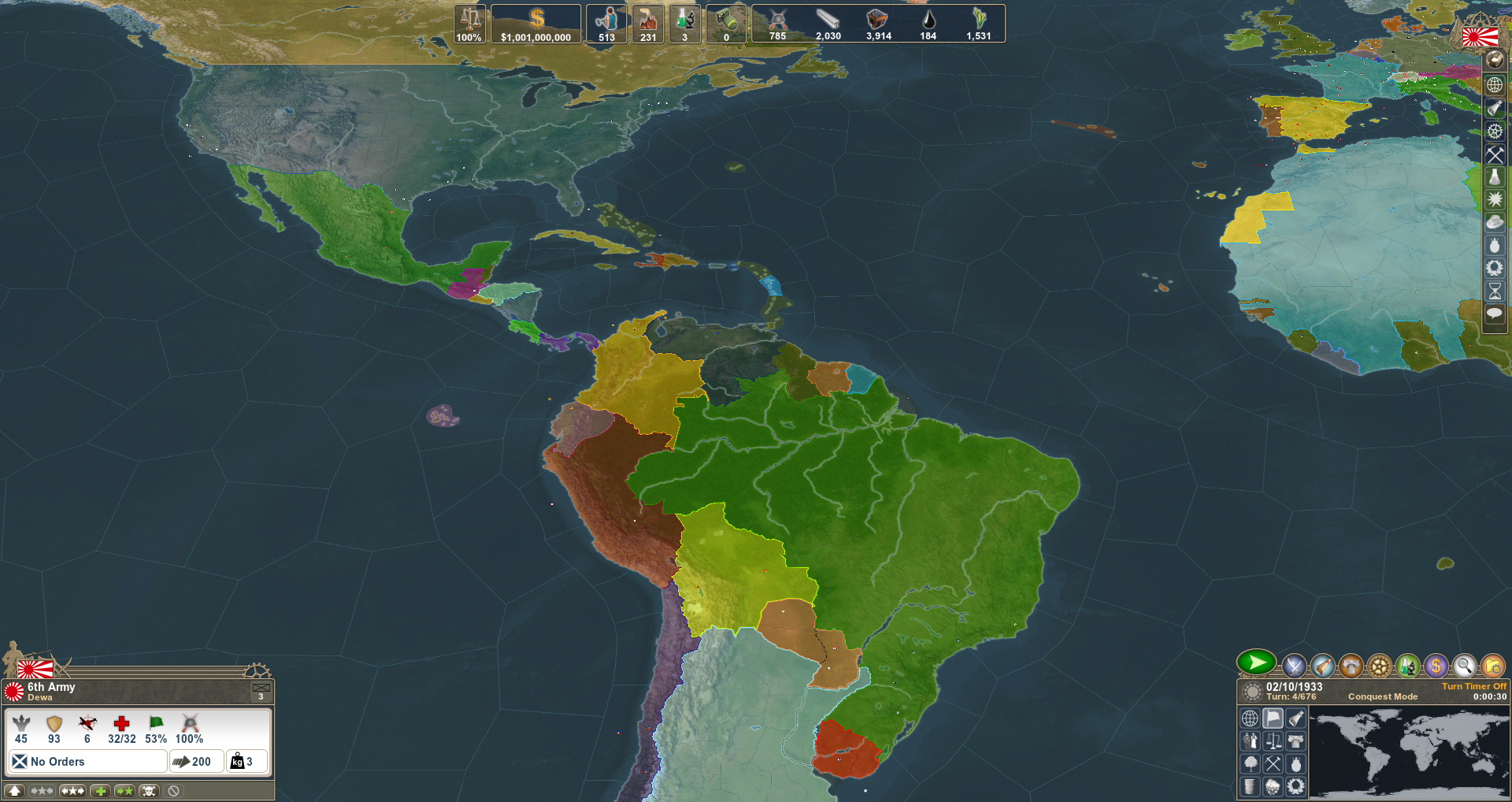Click the Conquest Mode label
This screenshot has height=802, width=1512.
pos(1382,696)
